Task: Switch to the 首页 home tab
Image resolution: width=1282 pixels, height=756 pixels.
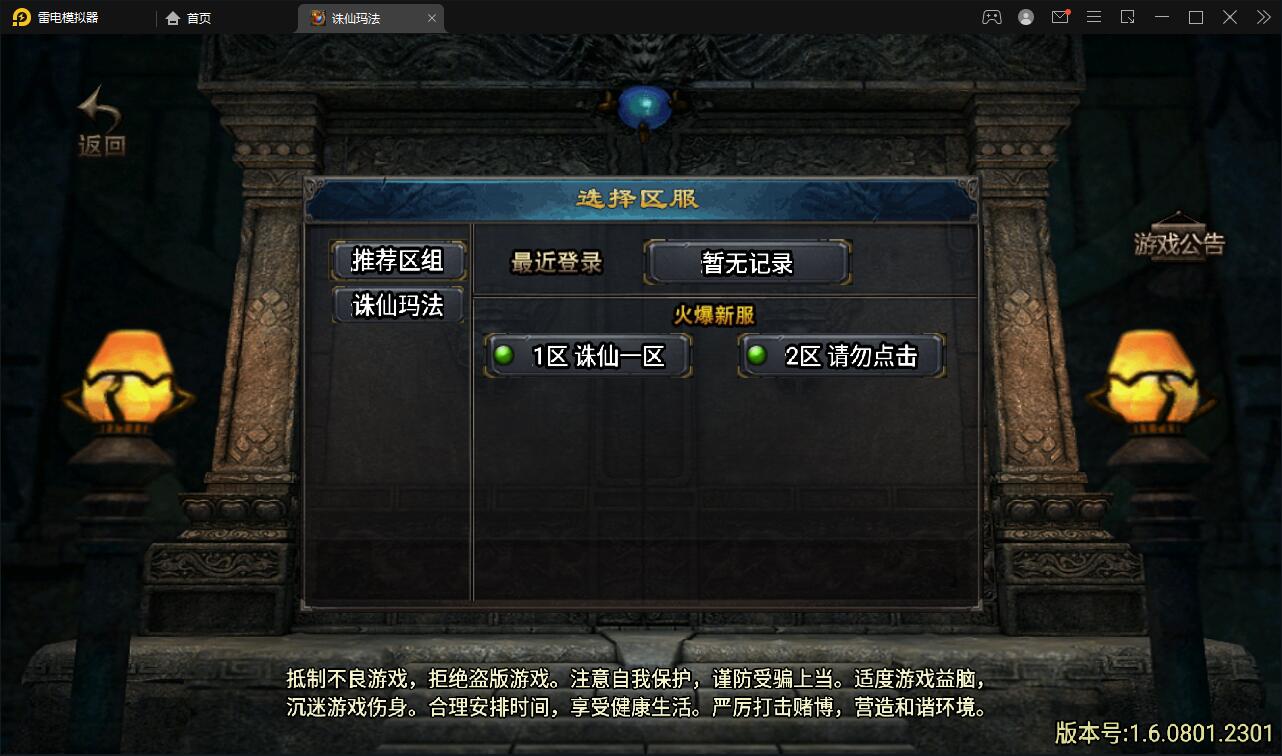Action: pyautogui.click(x=190, y=17)
